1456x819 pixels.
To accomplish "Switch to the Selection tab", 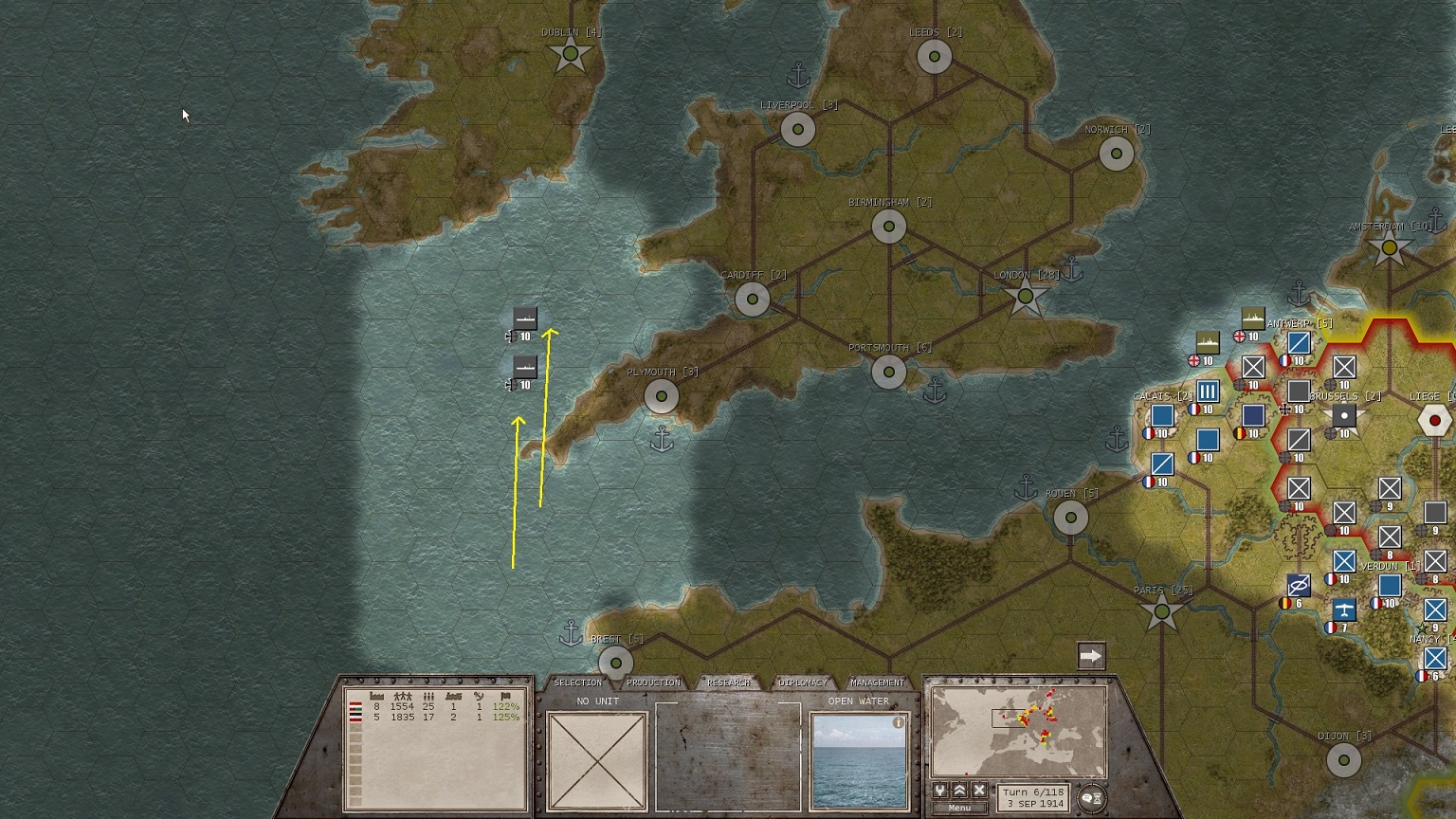I will pos(577,682).
